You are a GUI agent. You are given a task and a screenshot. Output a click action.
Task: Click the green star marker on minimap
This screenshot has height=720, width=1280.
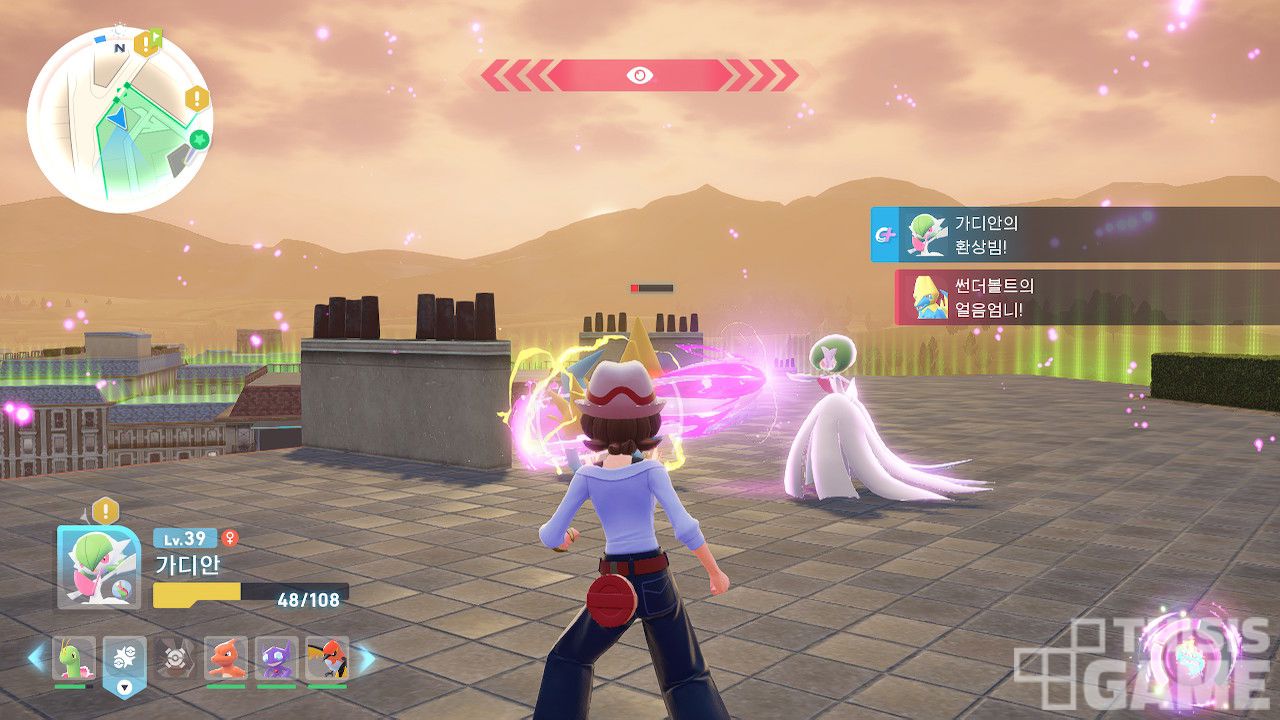(199, 139)
